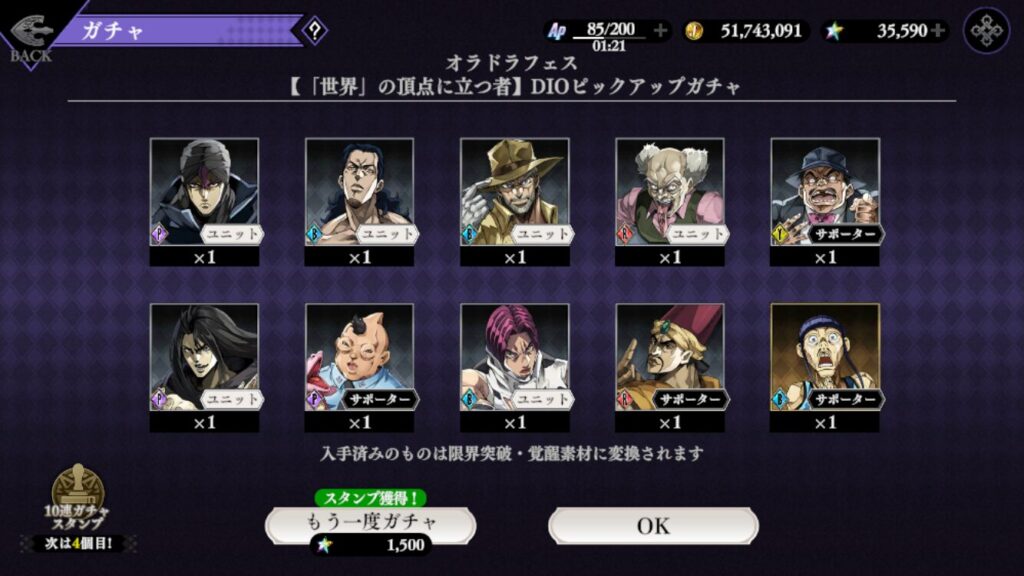
Task: Confirm results with the OK button
Action: [x=653, y=525]
